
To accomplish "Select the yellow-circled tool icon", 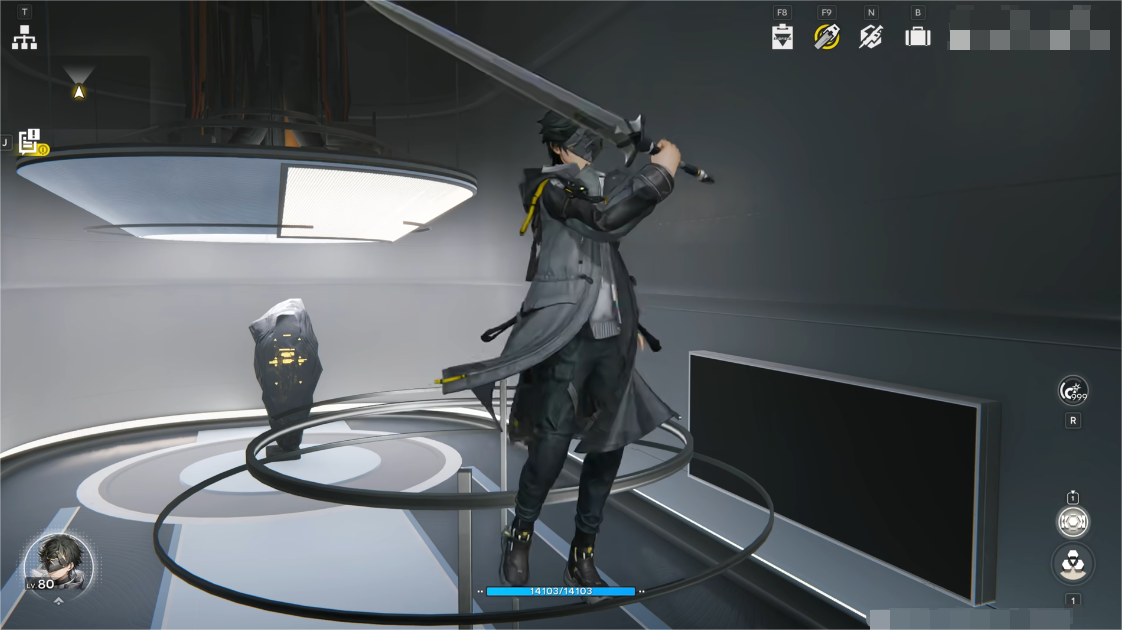I will [827, 38].
